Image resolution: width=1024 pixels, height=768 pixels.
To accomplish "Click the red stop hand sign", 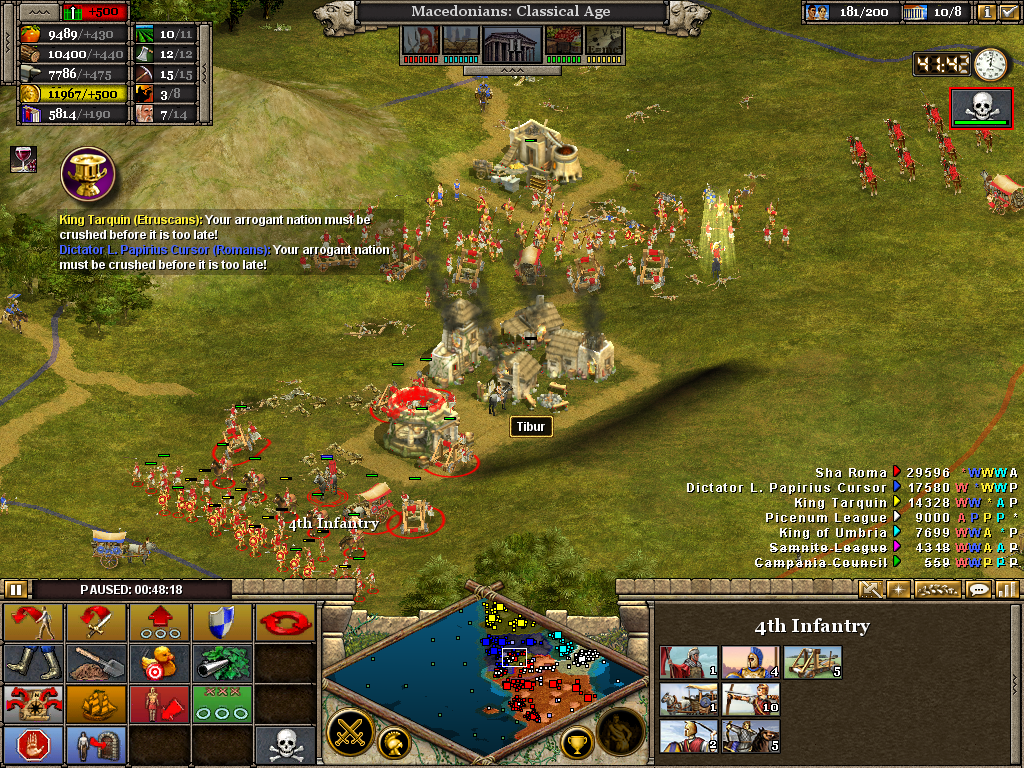I will tap(33, 745).
